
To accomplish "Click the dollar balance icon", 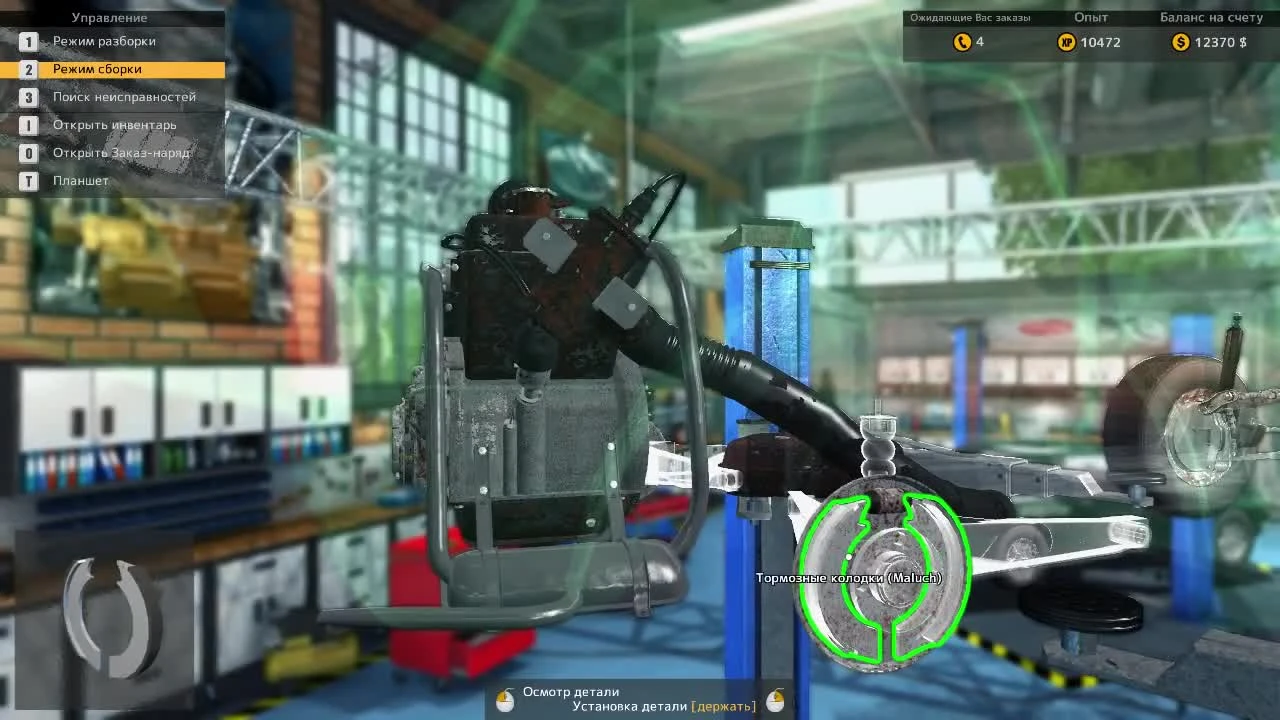I will click(x=1179, y=42).
